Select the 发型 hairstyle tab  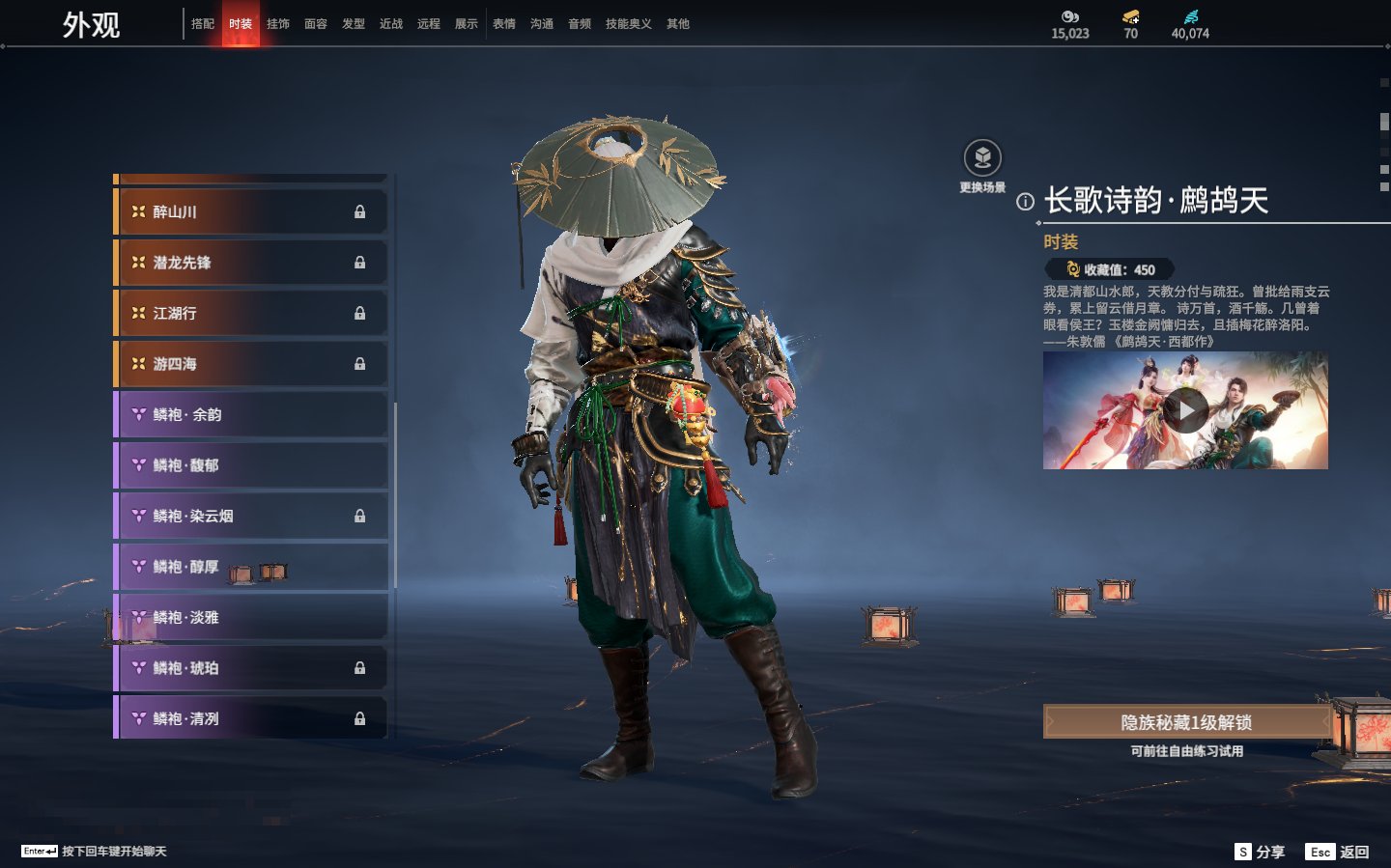[x=354, y=24]
